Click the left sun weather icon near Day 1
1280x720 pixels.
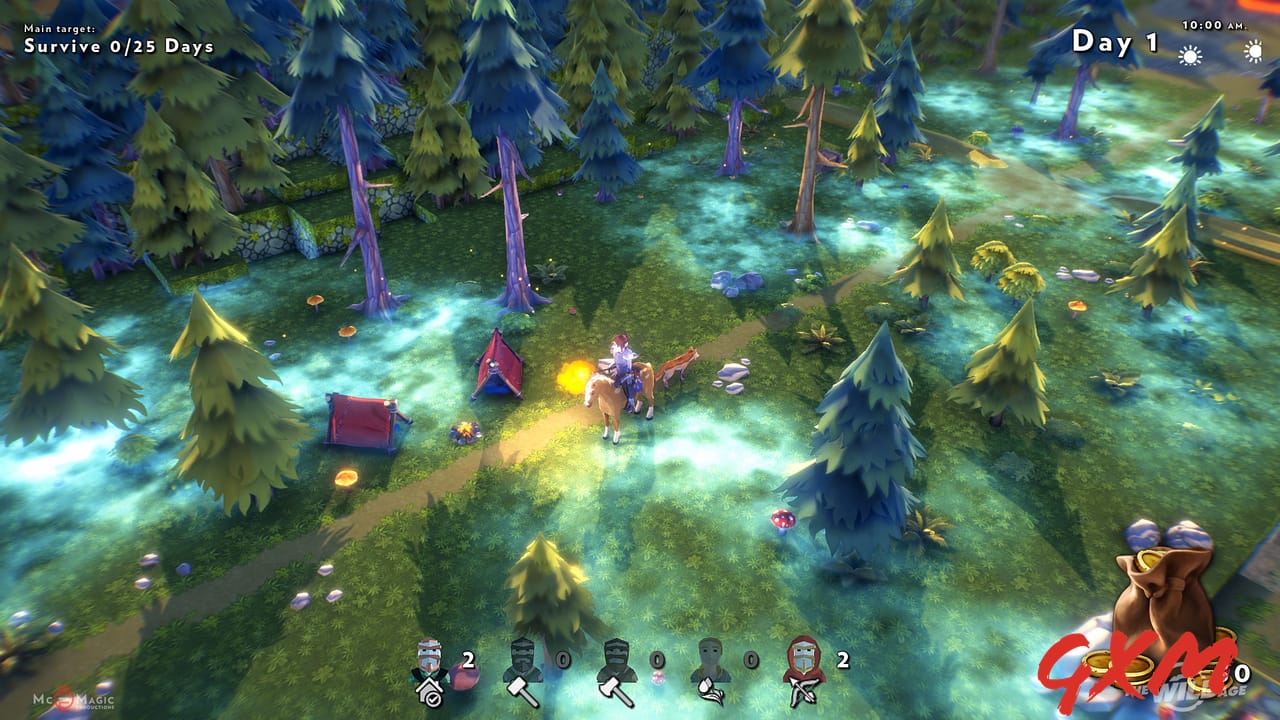coord(1190,55)
